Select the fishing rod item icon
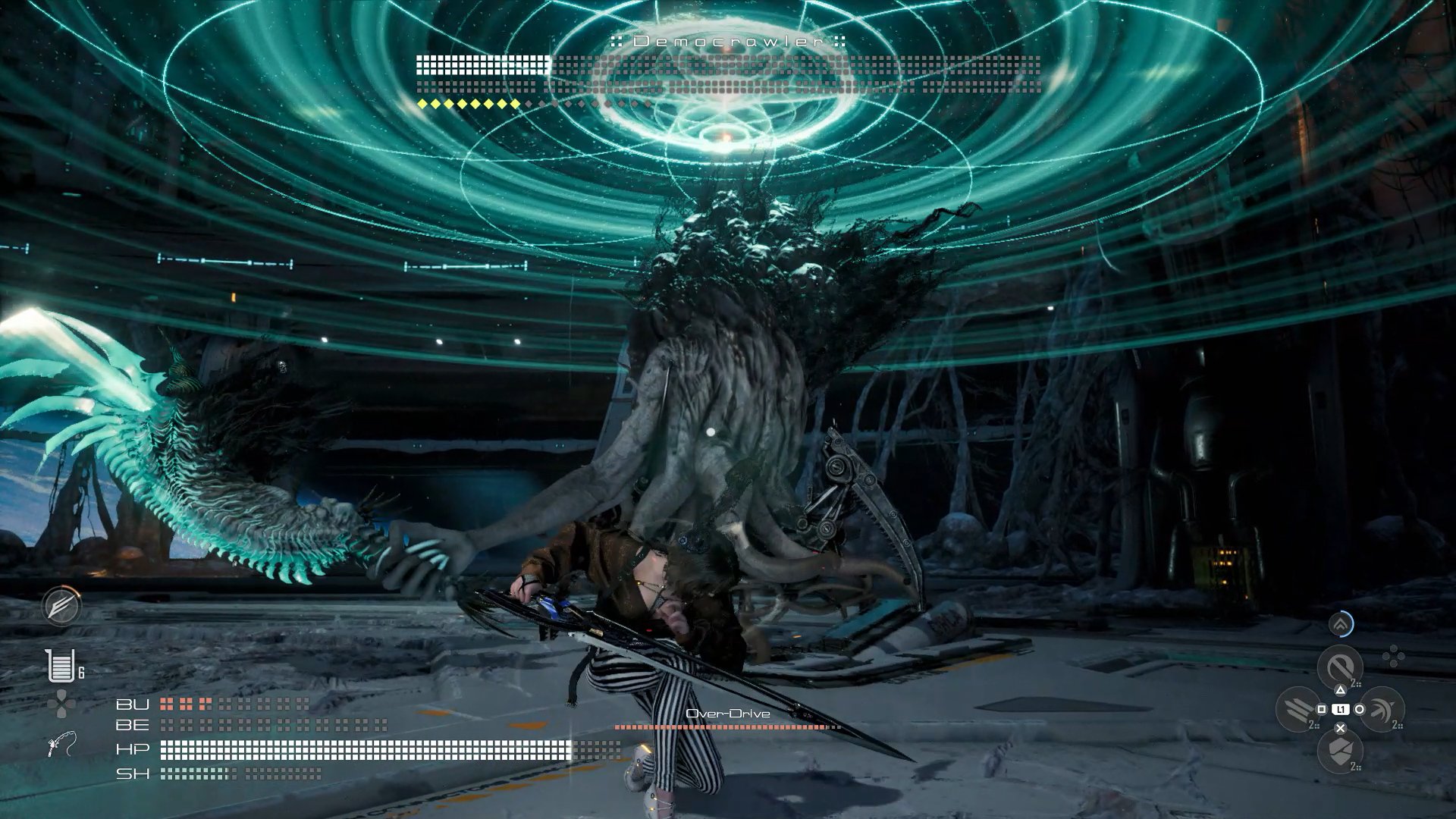The image size is (1456, 819). pyautogui.click(x=61, y=745)
